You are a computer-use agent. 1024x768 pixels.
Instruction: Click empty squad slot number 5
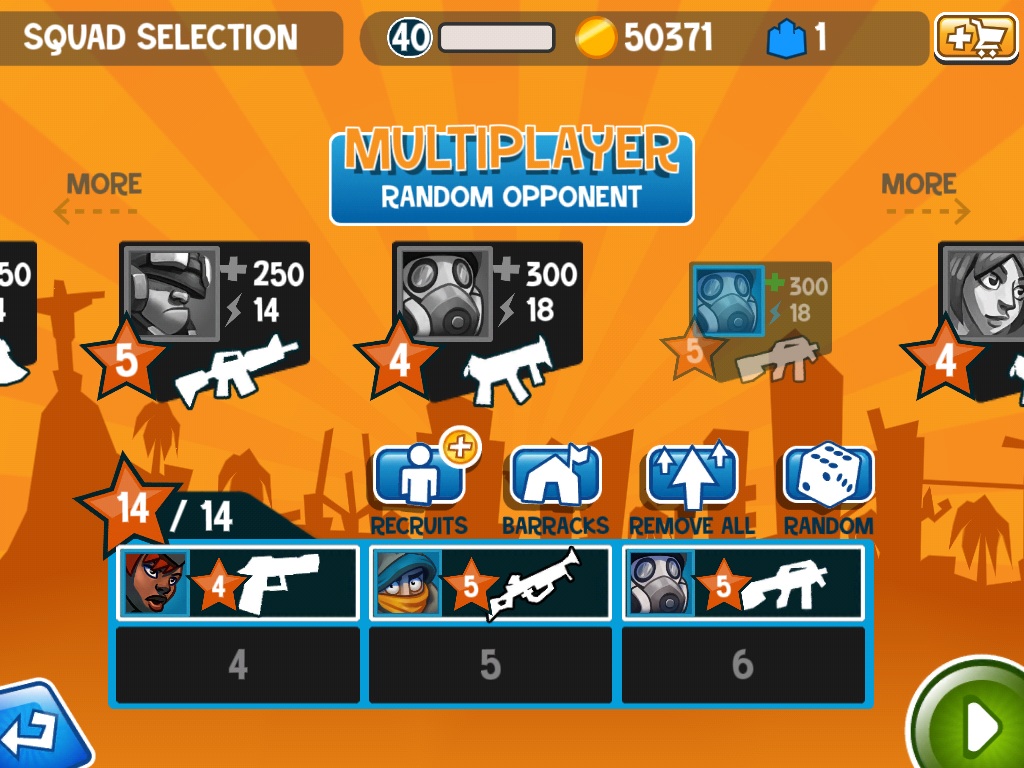pos(490,665)
